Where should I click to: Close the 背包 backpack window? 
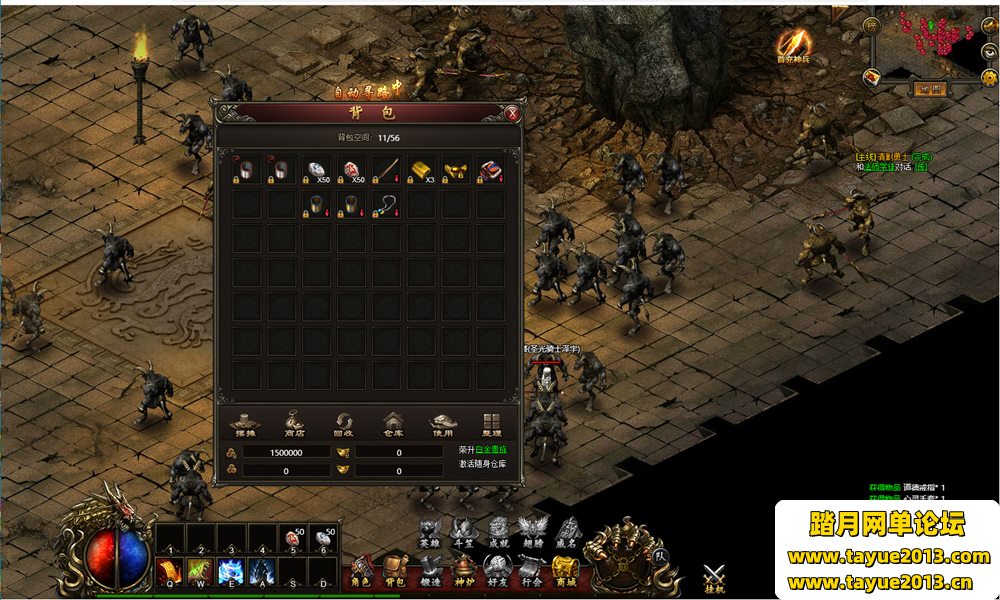(x=513, y=113)
